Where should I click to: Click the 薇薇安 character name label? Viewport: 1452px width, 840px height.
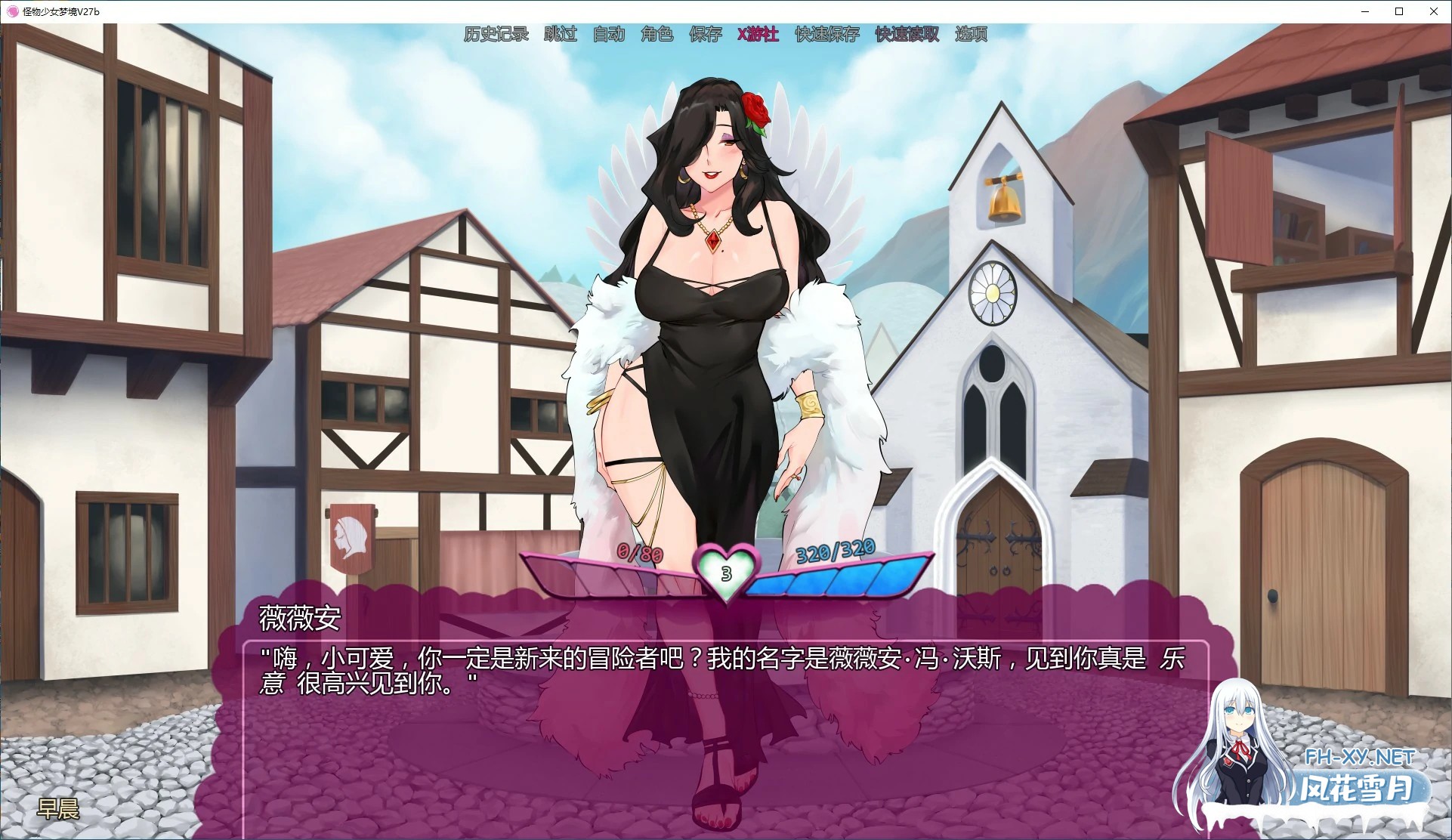pyautogui.click(x=298, y=618)
